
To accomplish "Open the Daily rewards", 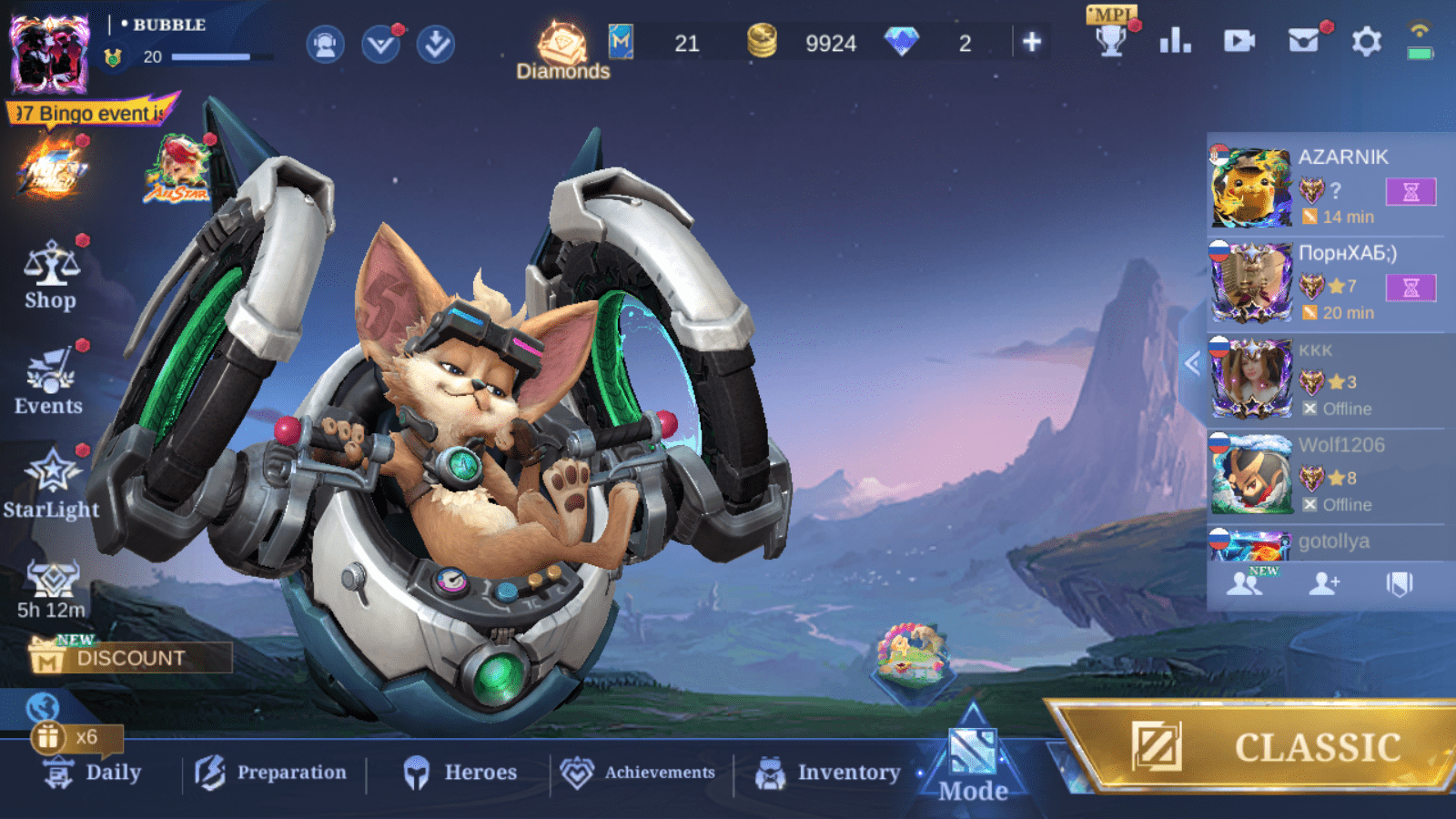I will click(x=93, y=773).
